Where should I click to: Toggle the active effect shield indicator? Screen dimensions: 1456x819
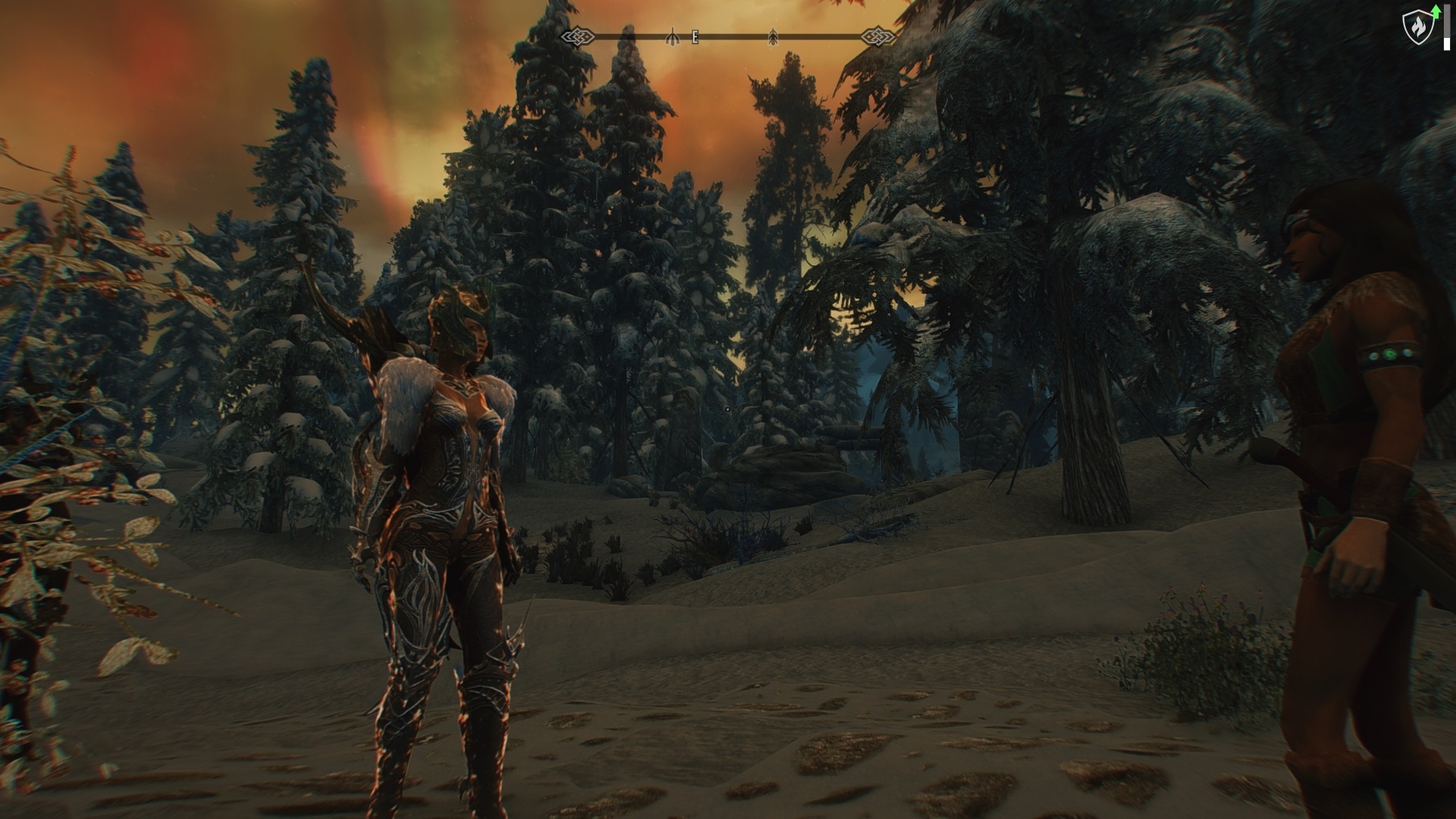click(1418, 27)
